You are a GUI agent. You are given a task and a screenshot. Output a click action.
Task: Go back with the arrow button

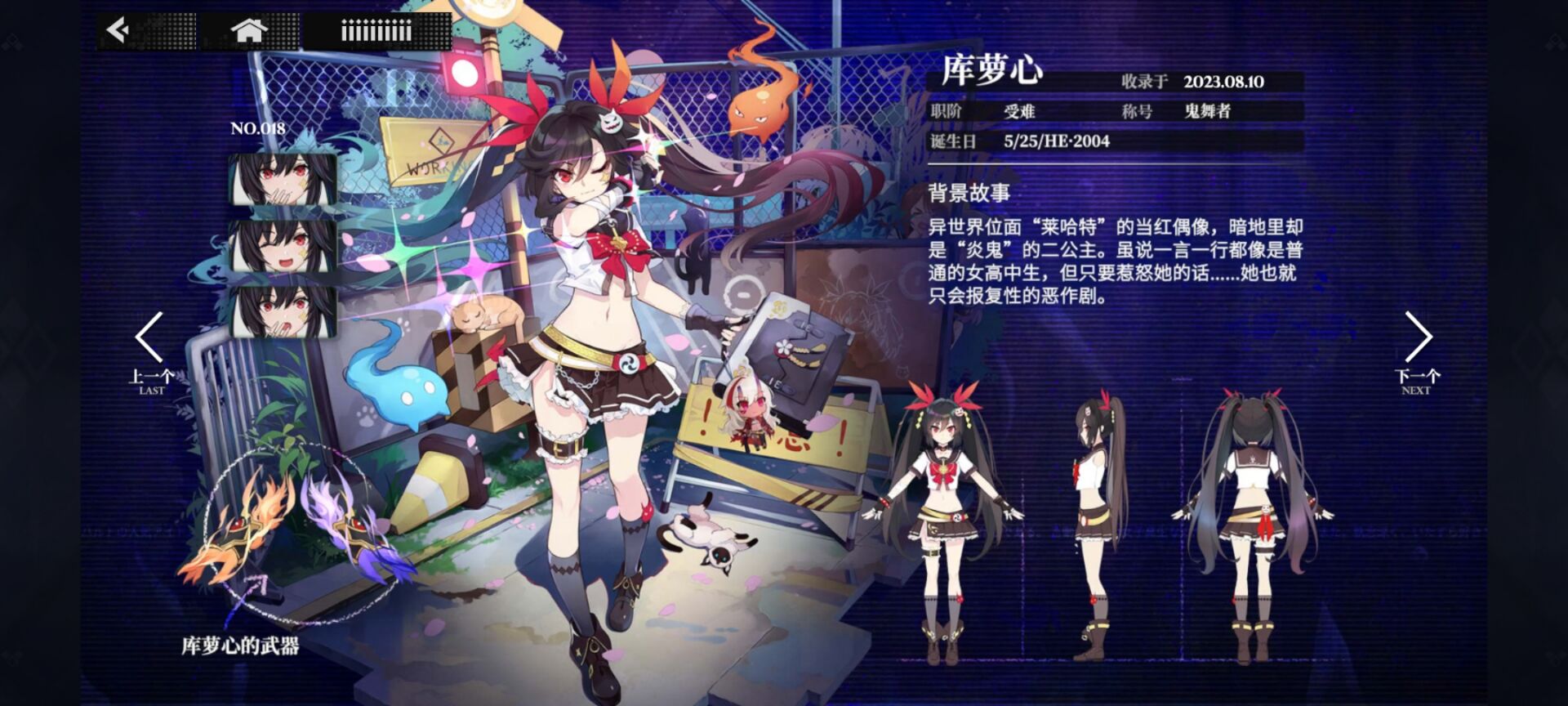point(119,31)
